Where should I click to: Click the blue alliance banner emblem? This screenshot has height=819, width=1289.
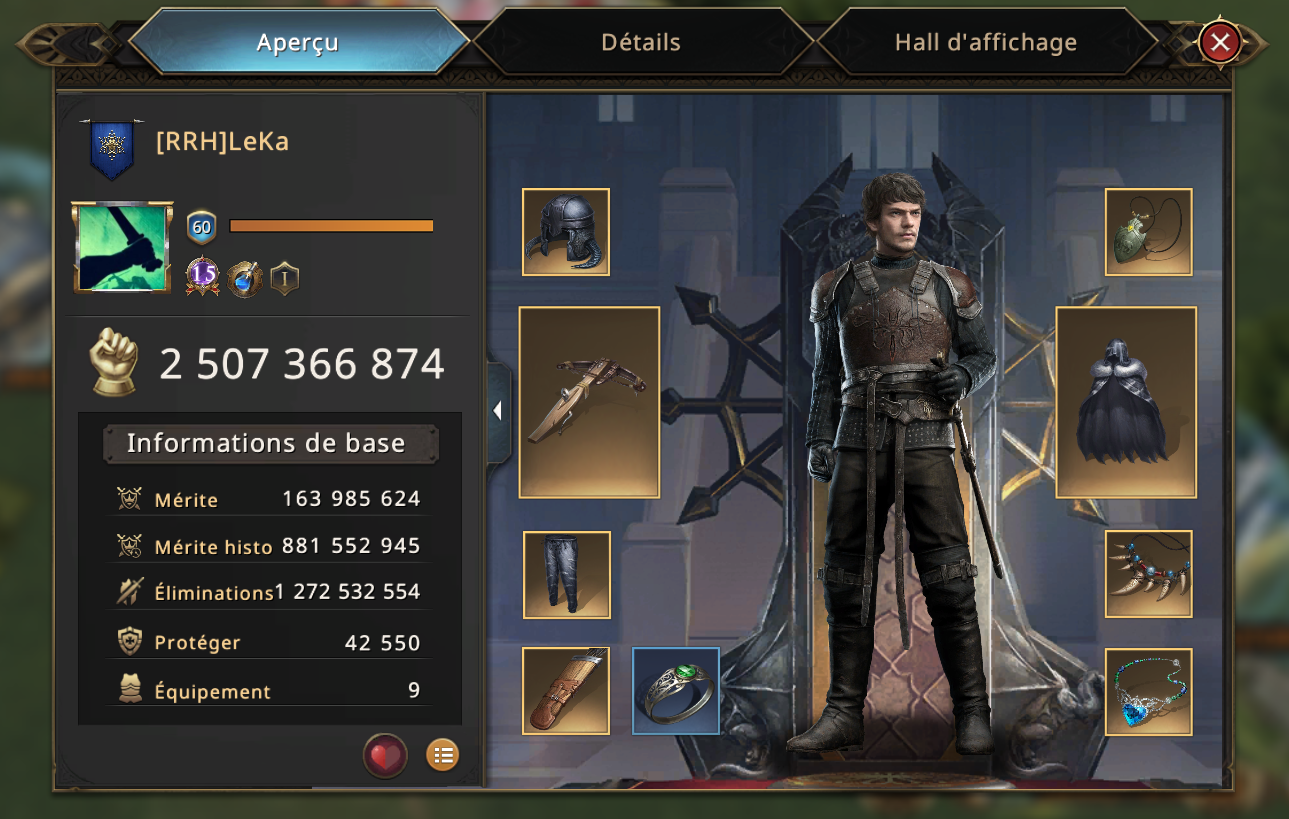pos(111,148)
